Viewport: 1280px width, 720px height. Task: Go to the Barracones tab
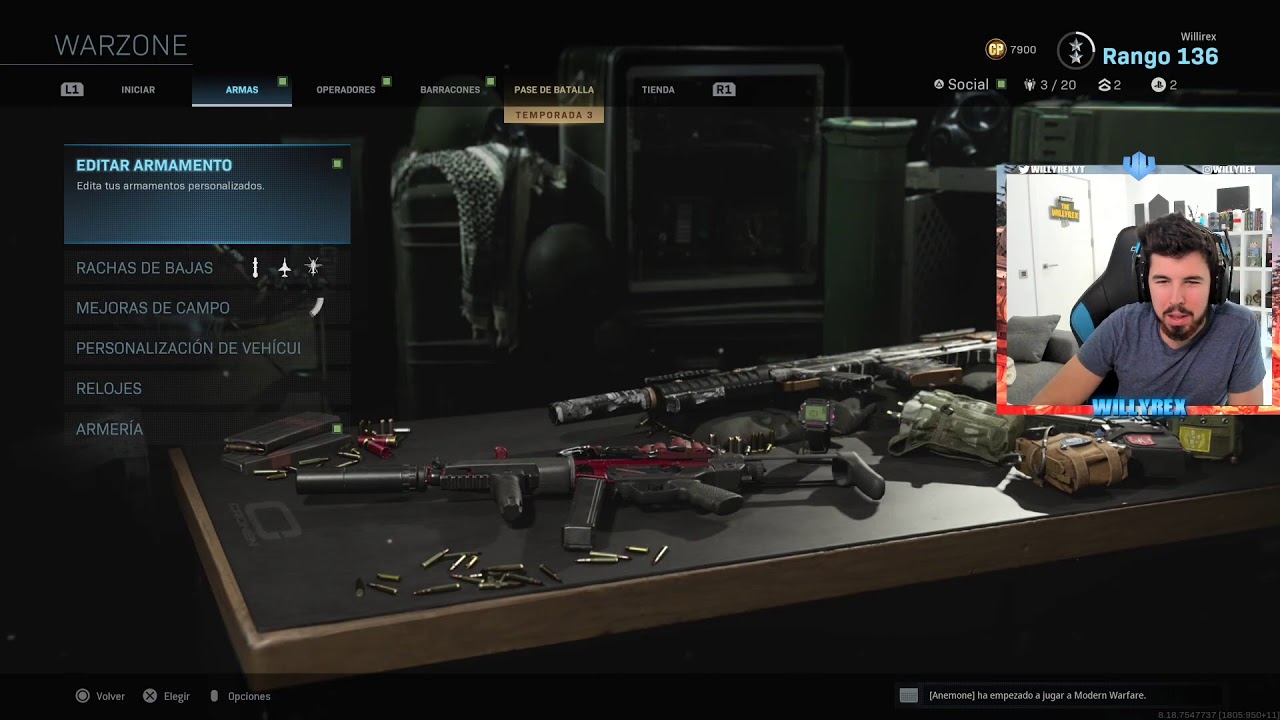pyautogui.click(x=450, y=90)
